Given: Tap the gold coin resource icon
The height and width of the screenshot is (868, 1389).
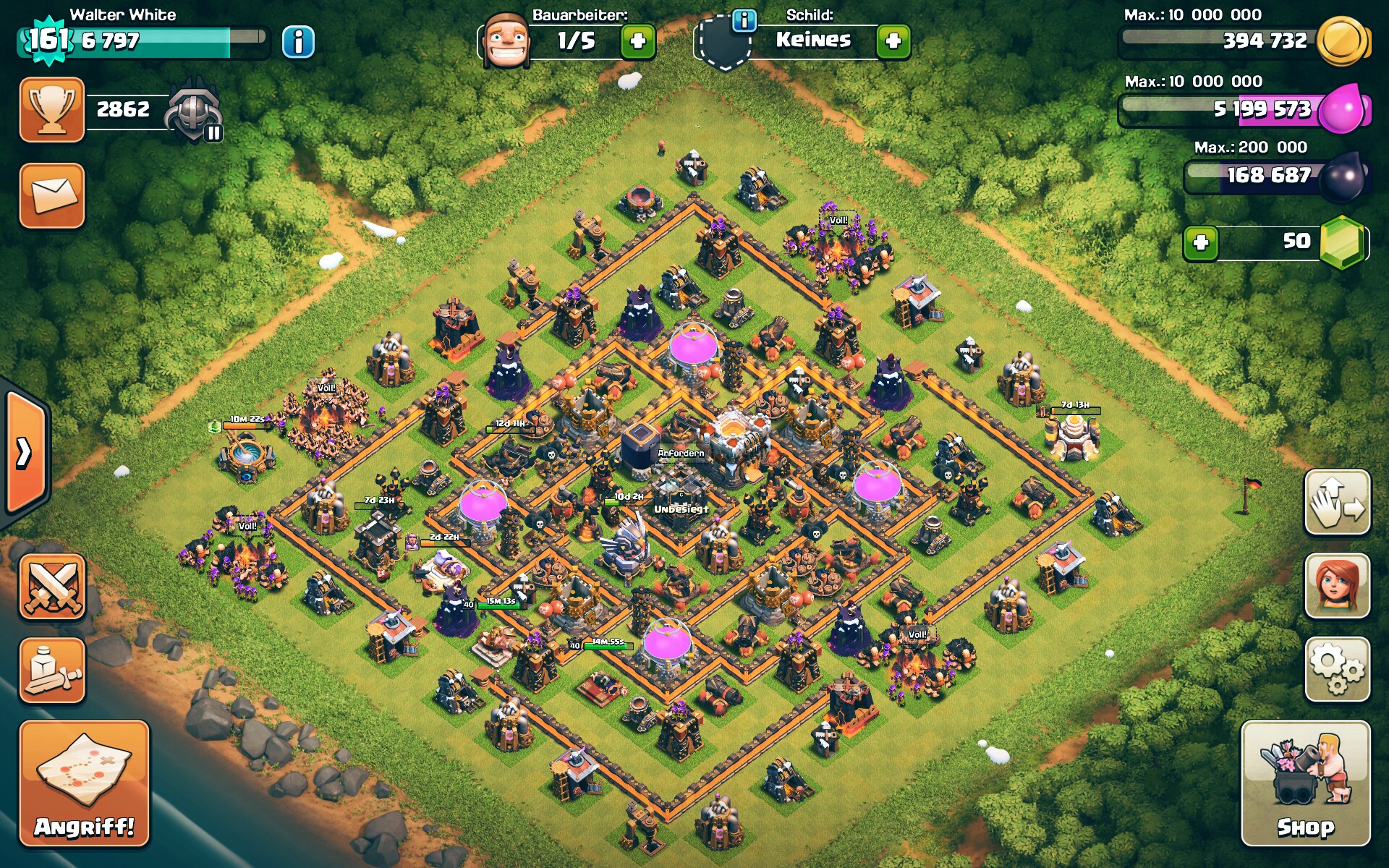Looking at the screenshot, I should (1343, 41).
